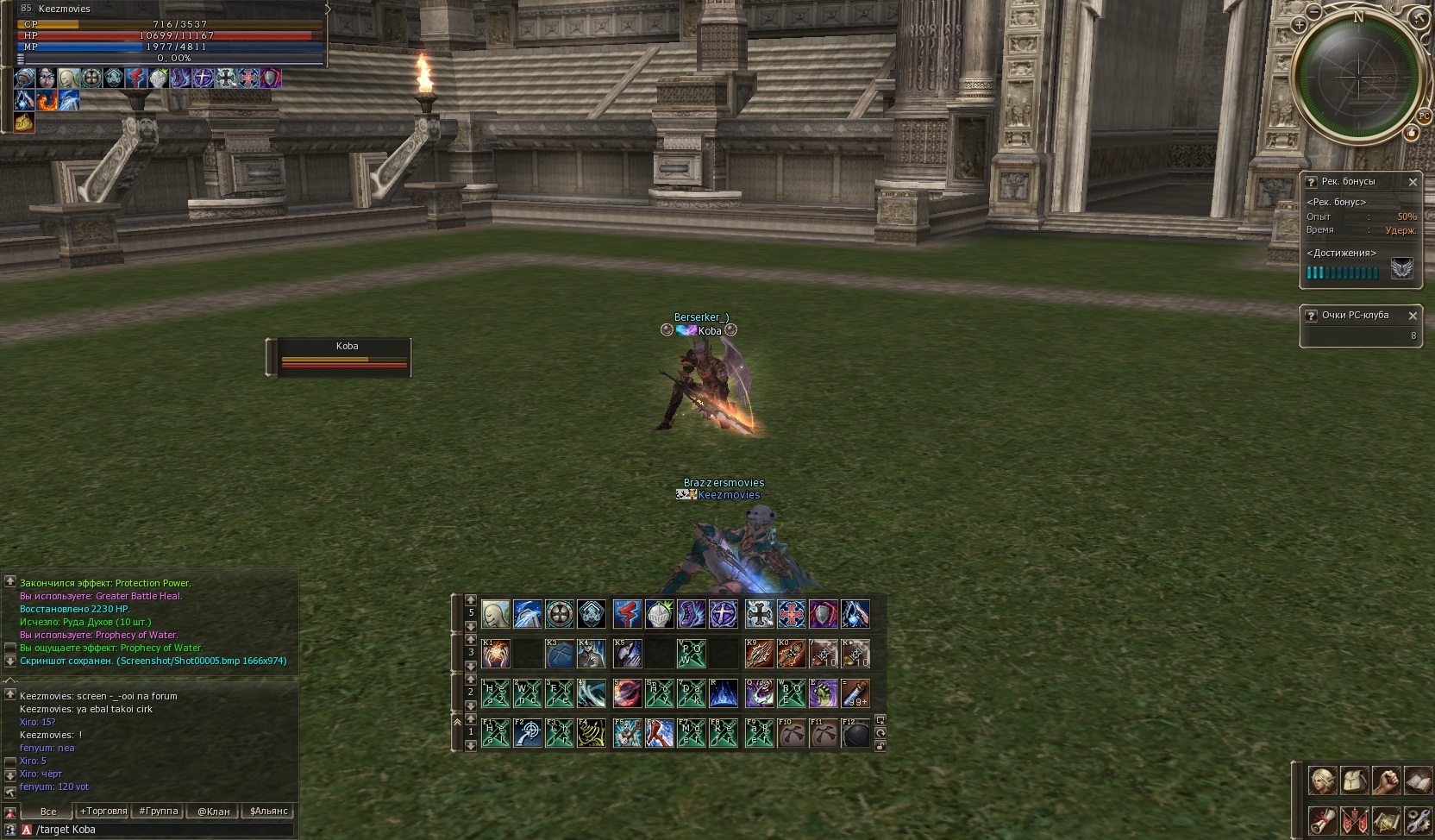Zoom out the radar with the minus button
The width and height of the screenshot is (1435, 840).
click(x=1313, y=12)
